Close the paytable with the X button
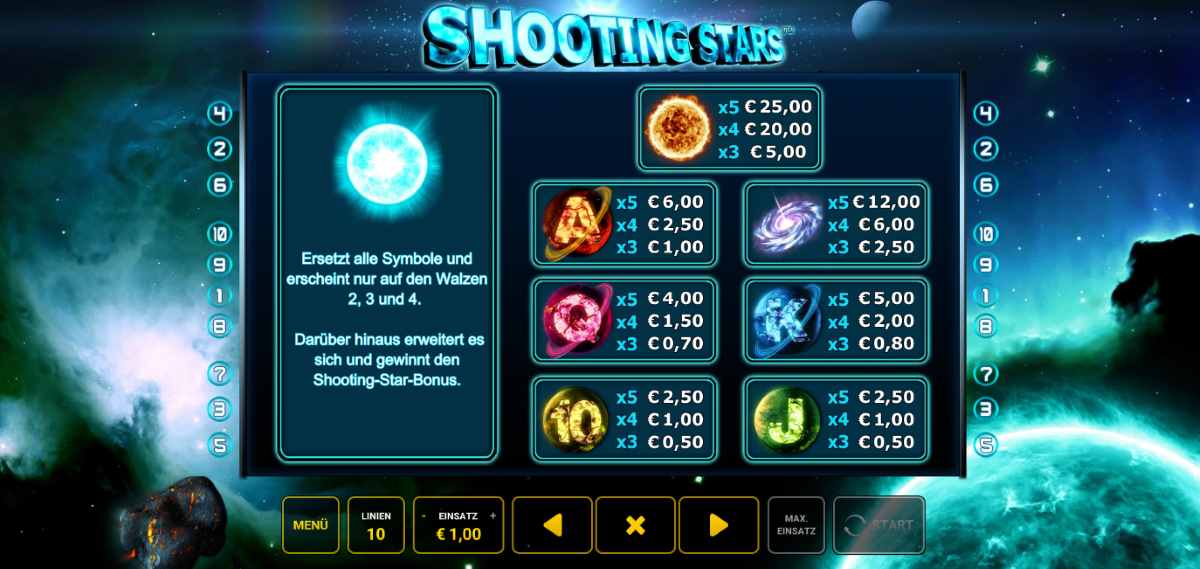The height and width of the screenshot is (569, 1200). (x=635, y=525)
